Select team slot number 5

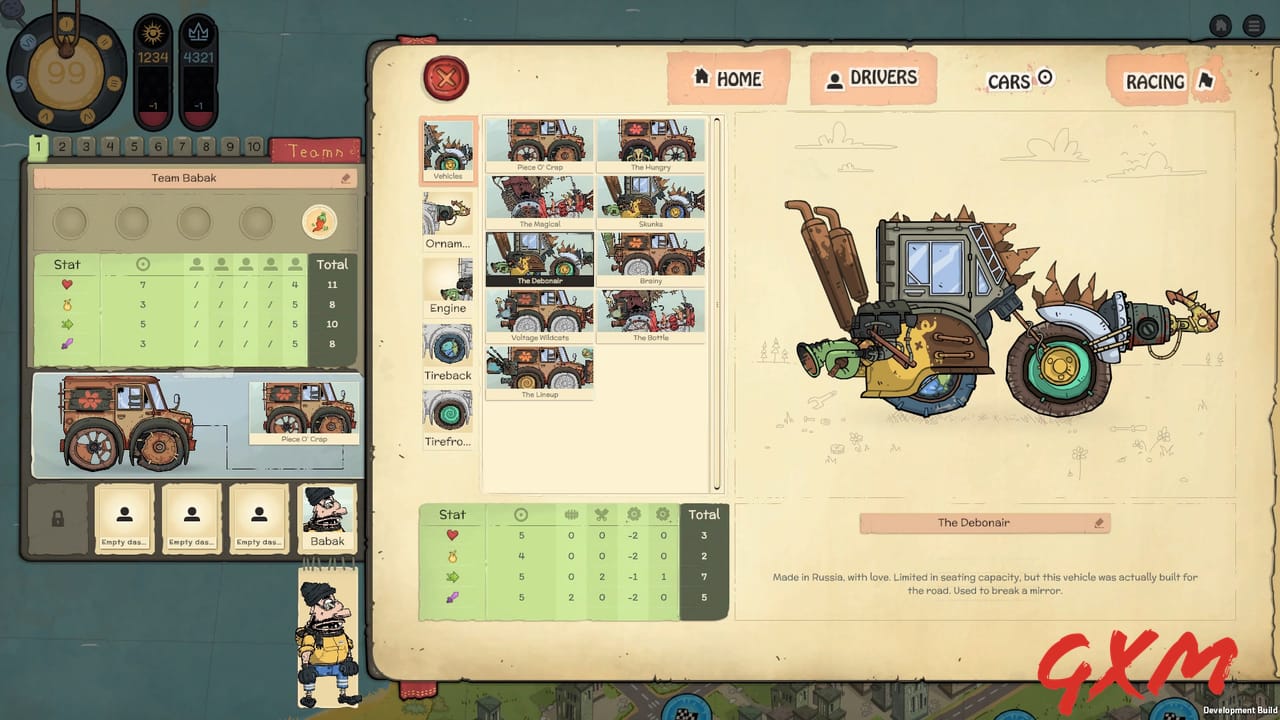click(133, 146)
